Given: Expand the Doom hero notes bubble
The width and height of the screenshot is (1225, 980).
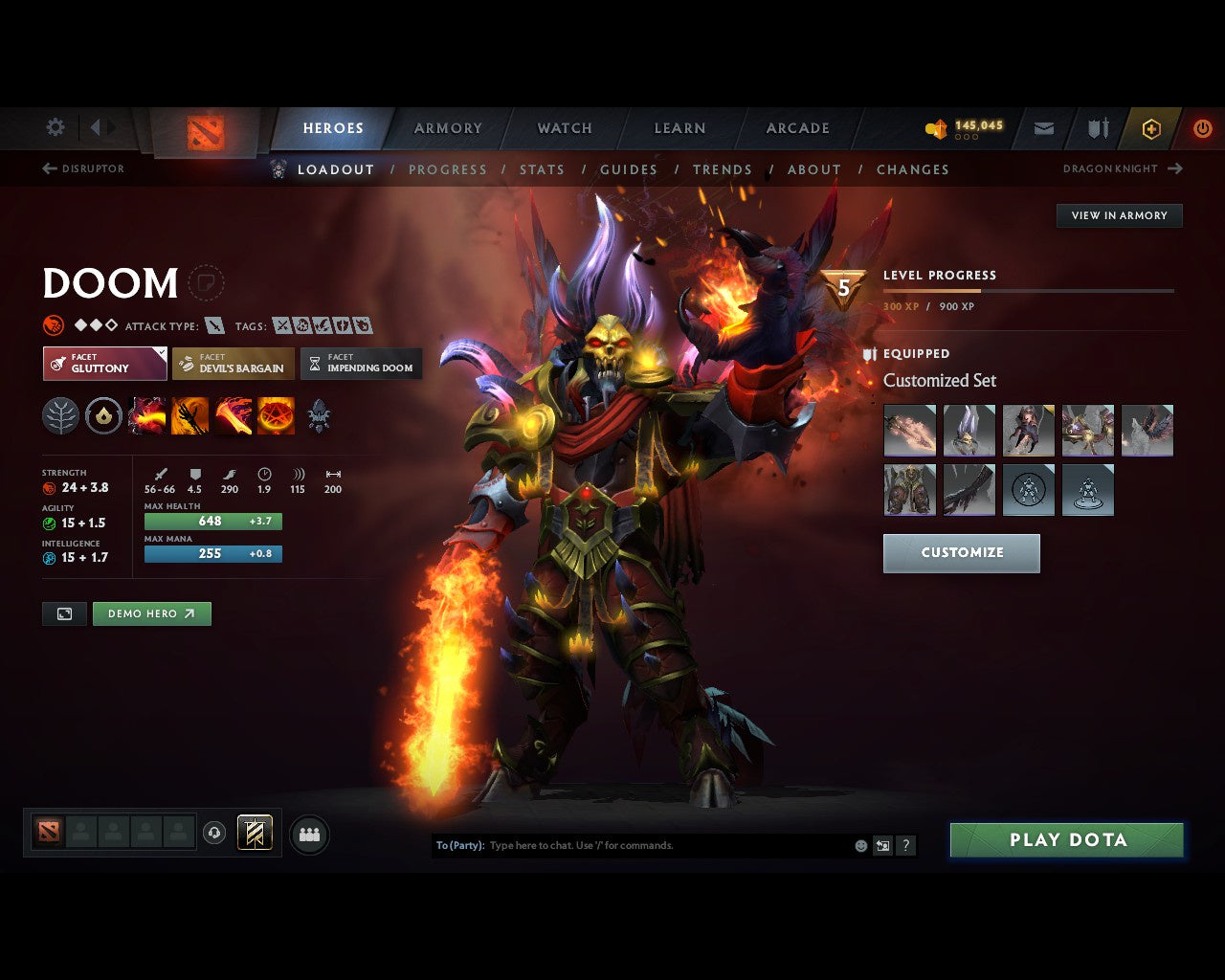Looking at the screenshot, I should (x=208, y=283).
